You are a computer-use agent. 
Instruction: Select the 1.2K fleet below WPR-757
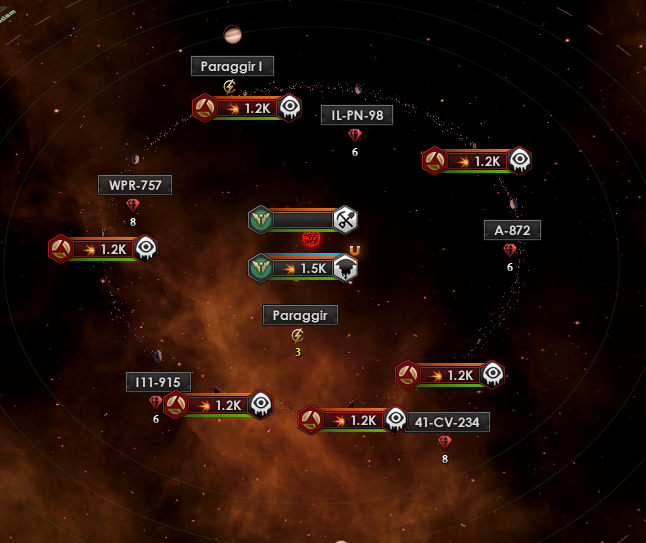click(103, 249)
